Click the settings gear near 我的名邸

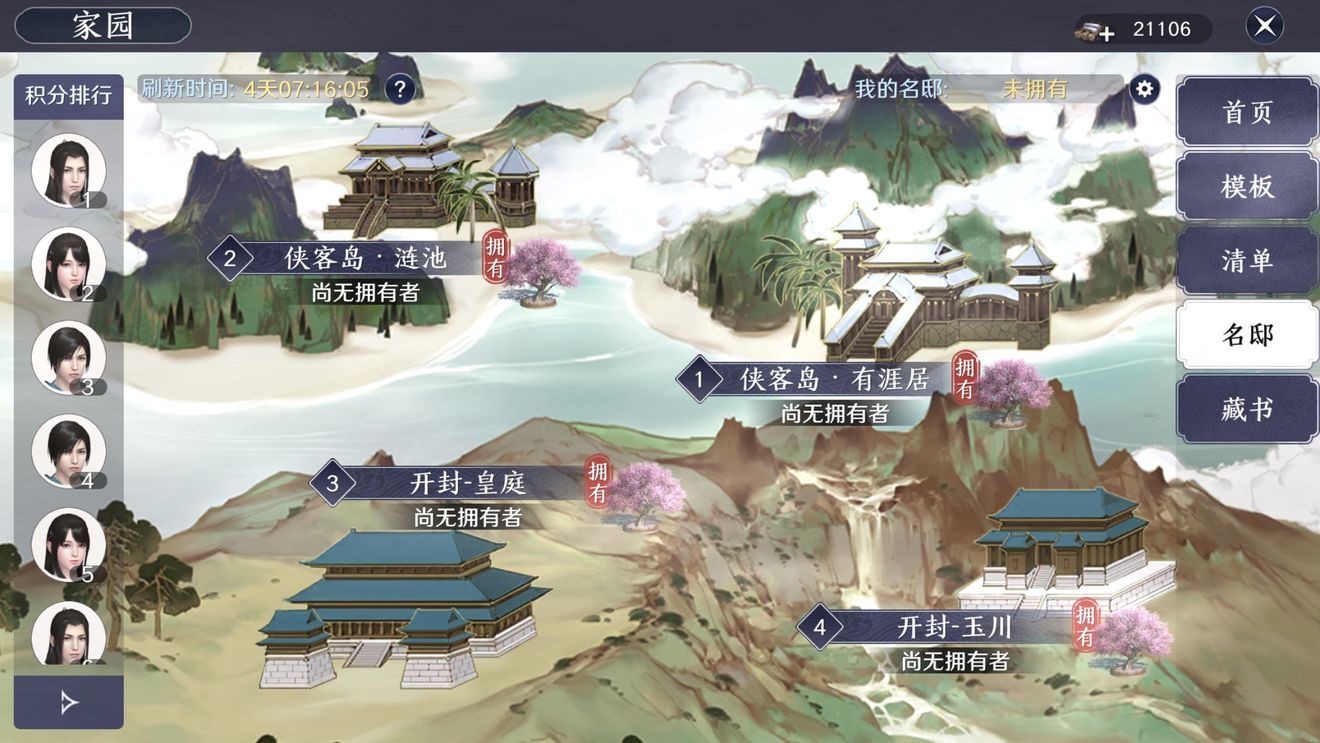click(1143, 87)
